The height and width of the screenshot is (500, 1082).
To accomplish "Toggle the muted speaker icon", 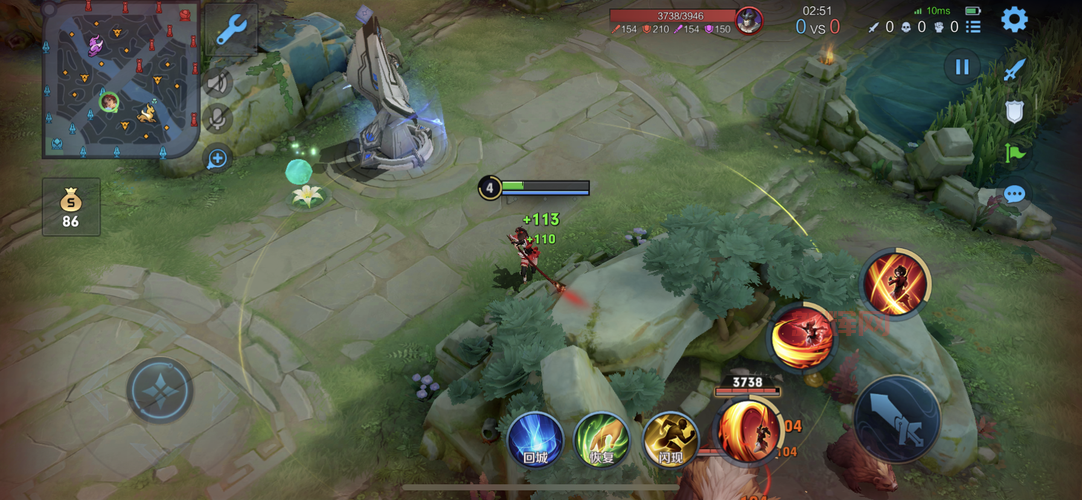I will (217, 83).
